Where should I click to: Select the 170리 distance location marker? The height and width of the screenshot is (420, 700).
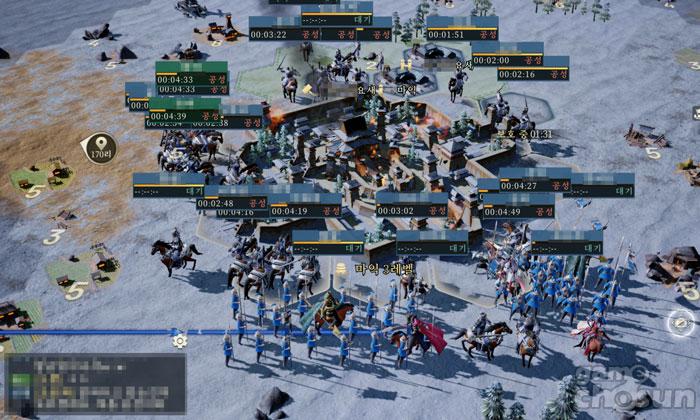[100, 151]
